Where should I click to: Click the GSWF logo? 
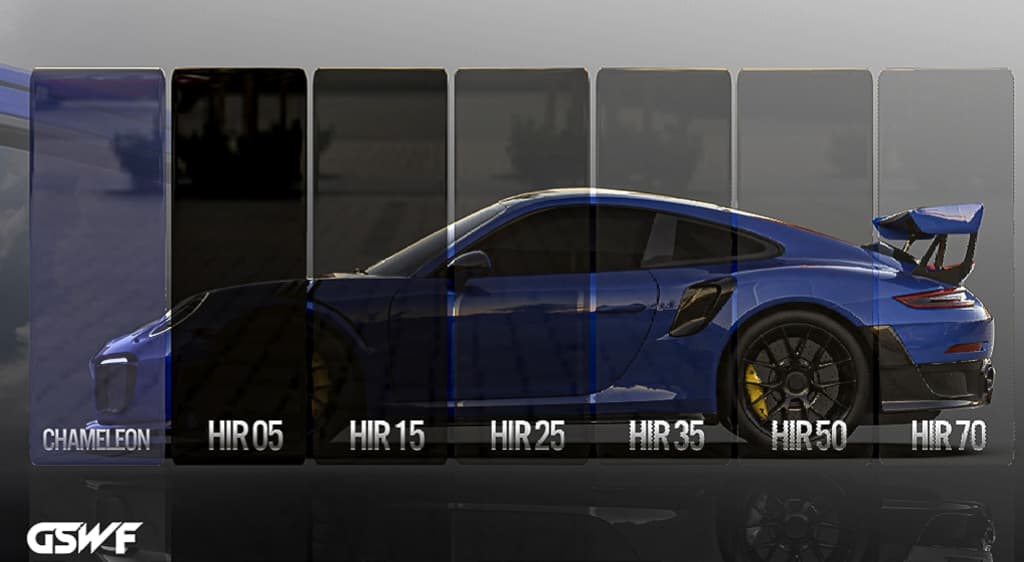coord(84,538)
